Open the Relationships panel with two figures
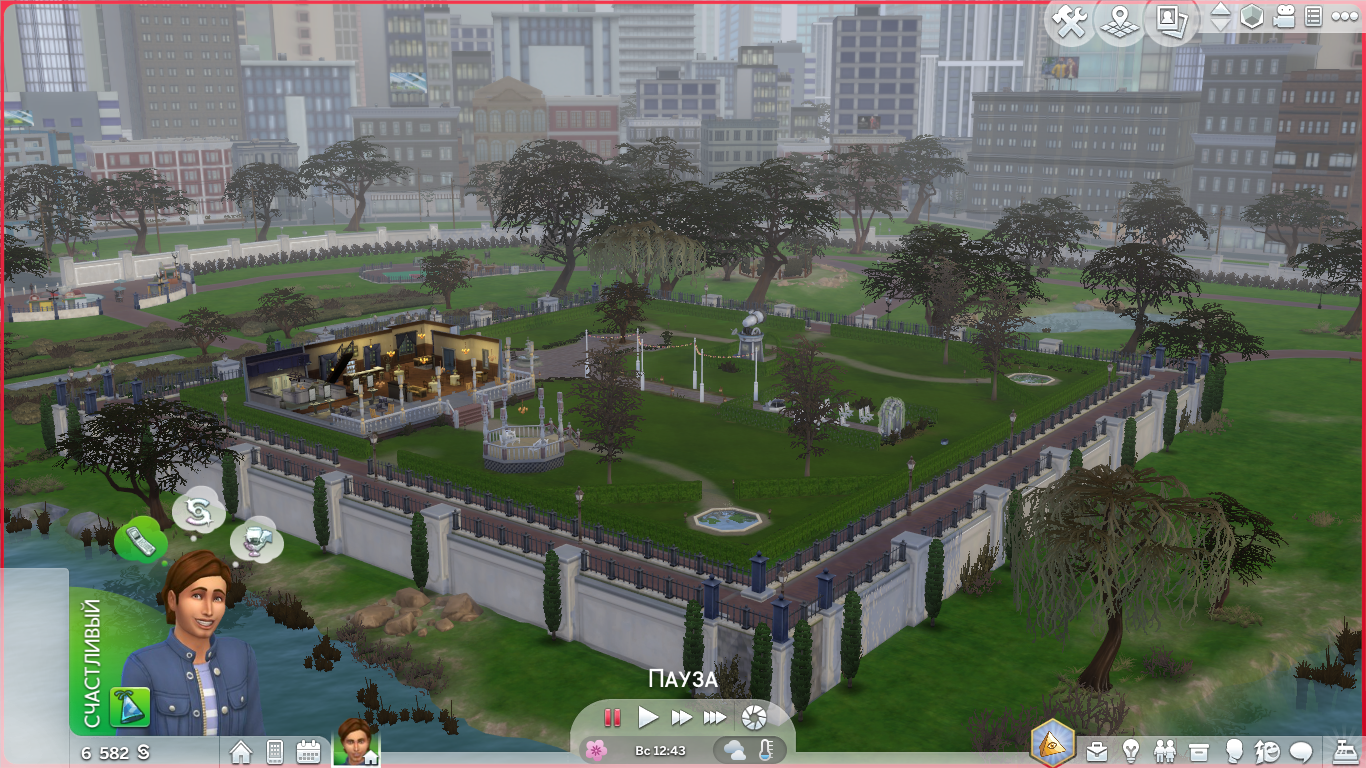This screenshot has width=1366, height=768. [1165, 750]
